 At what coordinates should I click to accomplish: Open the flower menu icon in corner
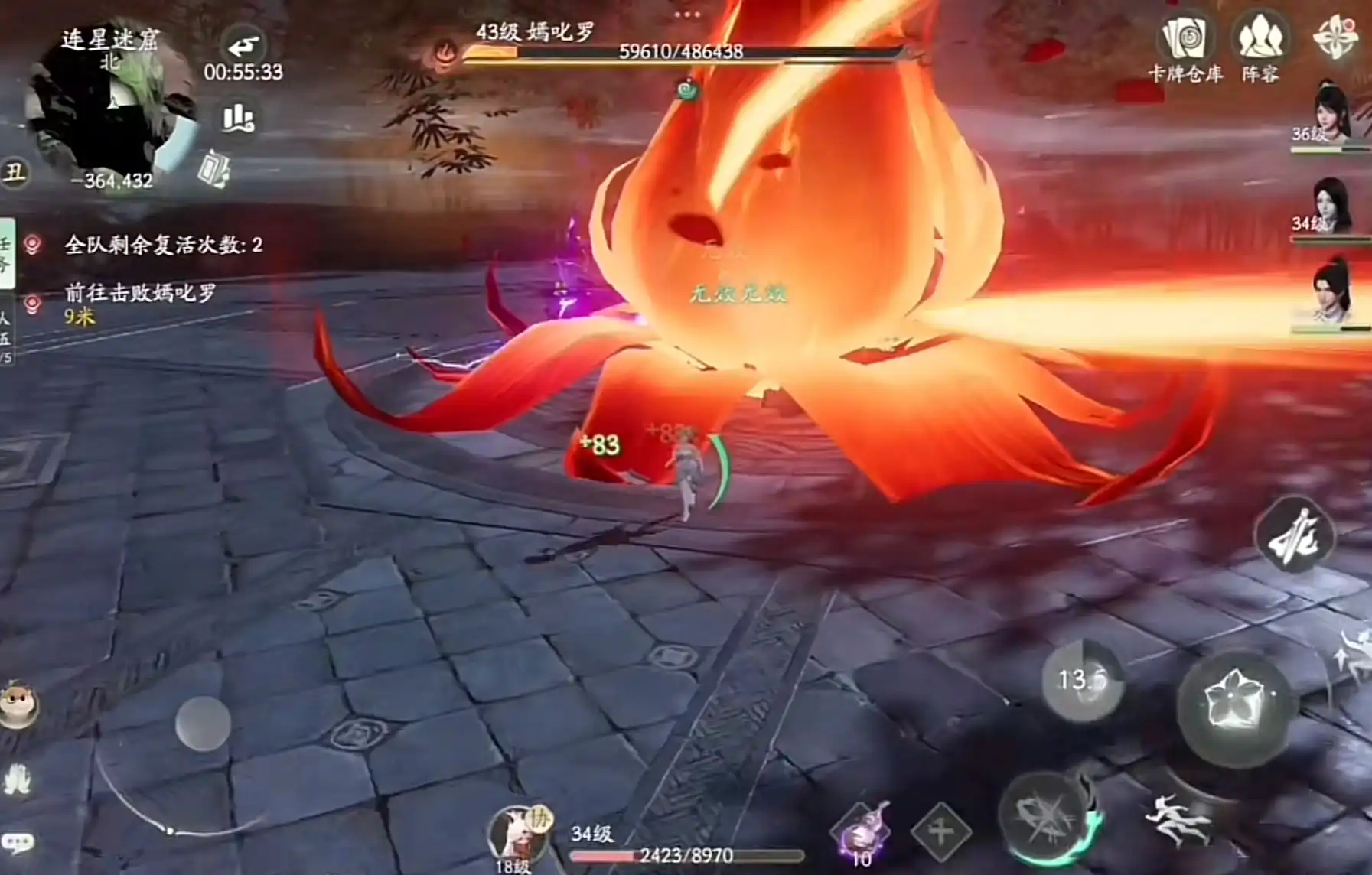pos(1335,37)
